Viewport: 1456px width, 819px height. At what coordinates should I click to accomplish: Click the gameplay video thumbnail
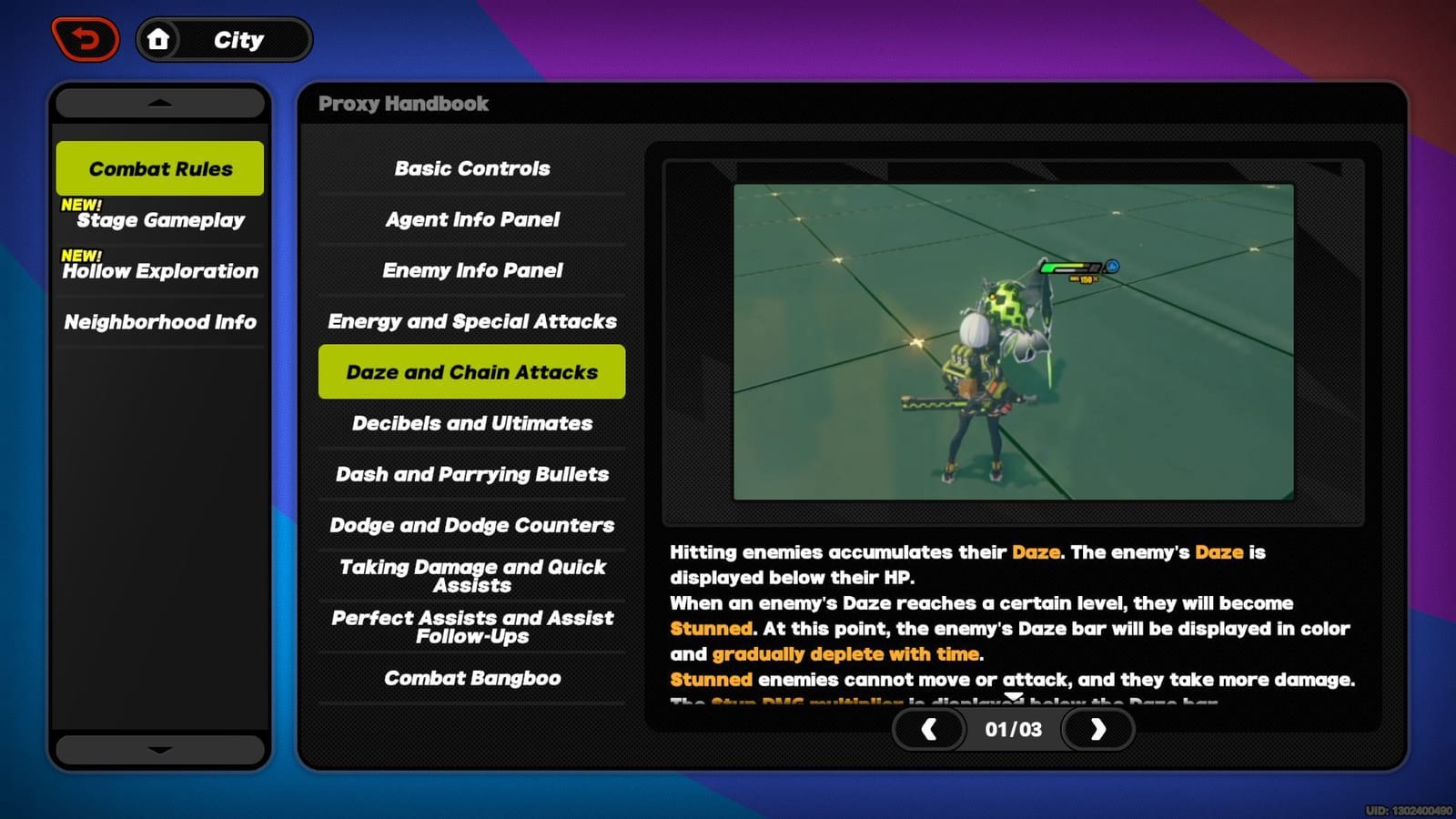pos(1013,343)
